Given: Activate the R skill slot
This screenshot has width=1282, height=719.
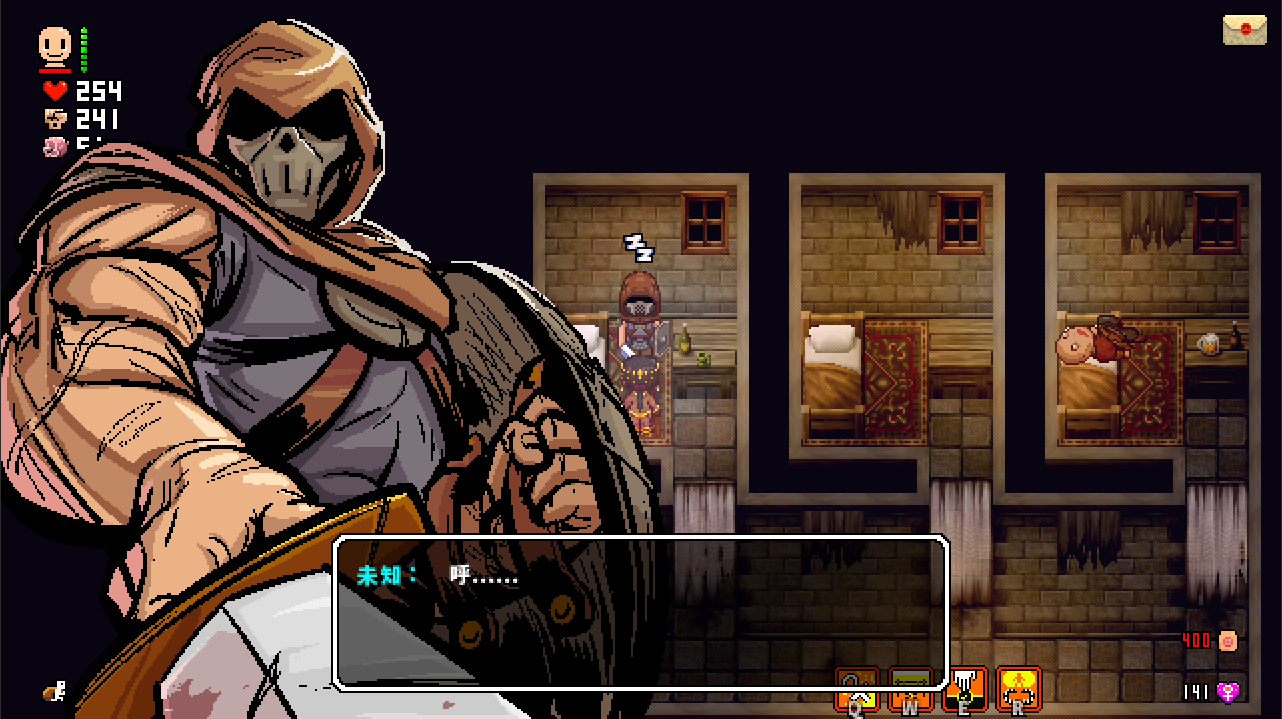Looking at the screenshot, I should pyautogui.click(x=1019, y=688).
